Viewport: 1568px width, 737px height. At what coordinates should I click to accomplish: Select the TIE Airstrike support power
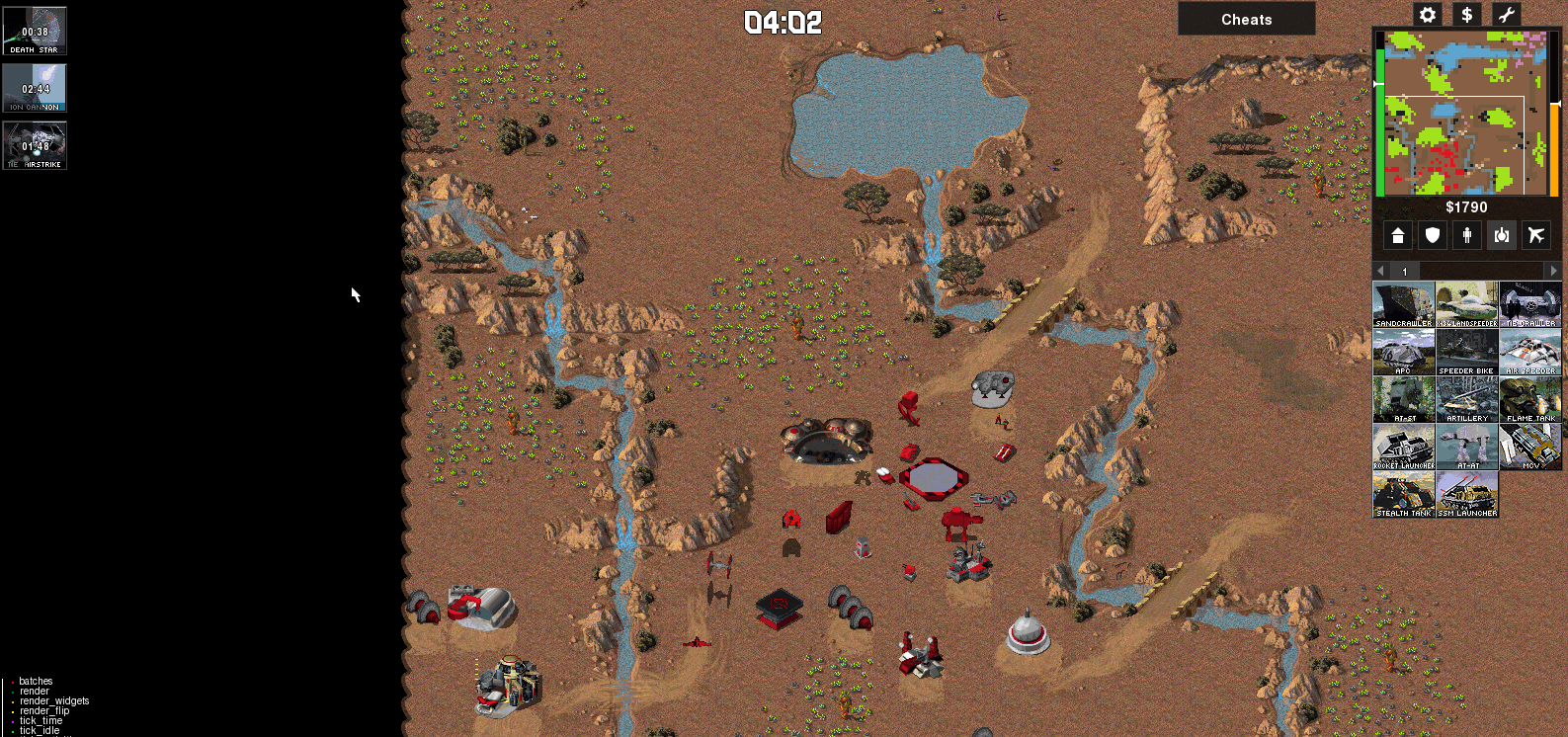click(35, 145)
